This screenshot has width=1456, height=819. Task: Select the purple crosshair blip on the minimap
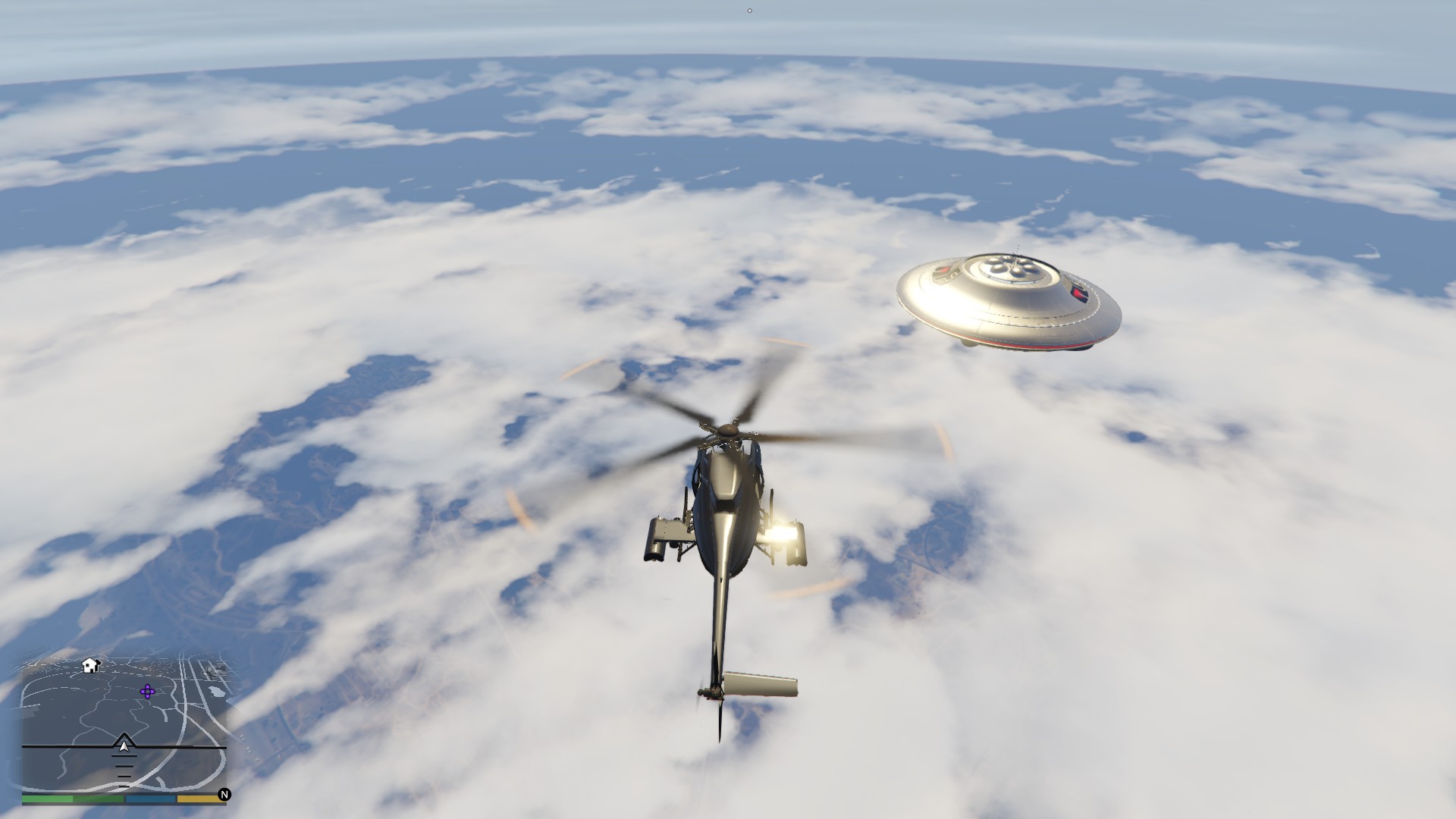coord(147,692)
